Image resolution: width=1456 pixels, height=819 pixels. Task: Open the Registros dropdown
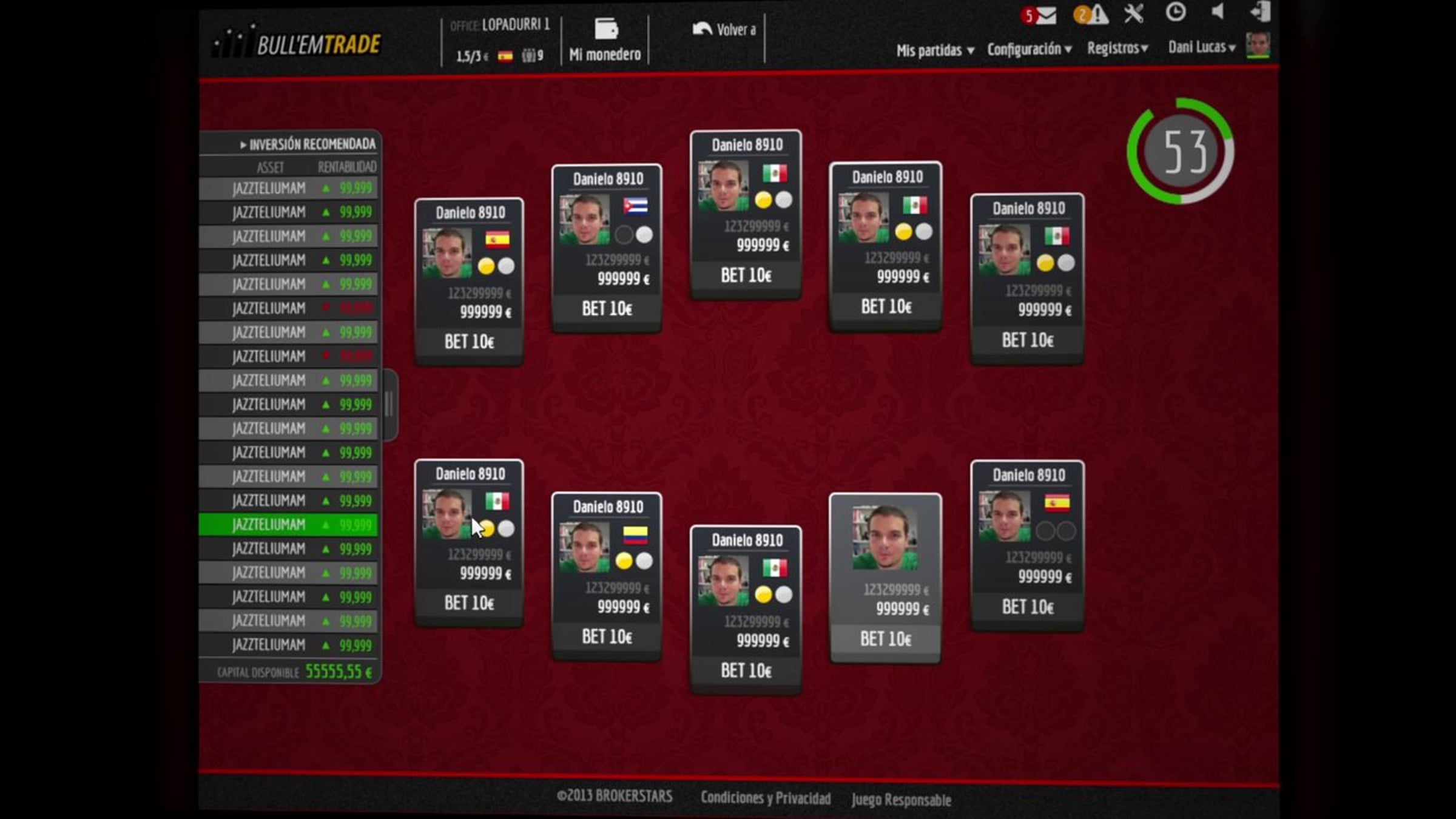click(x=1117, y=48)
